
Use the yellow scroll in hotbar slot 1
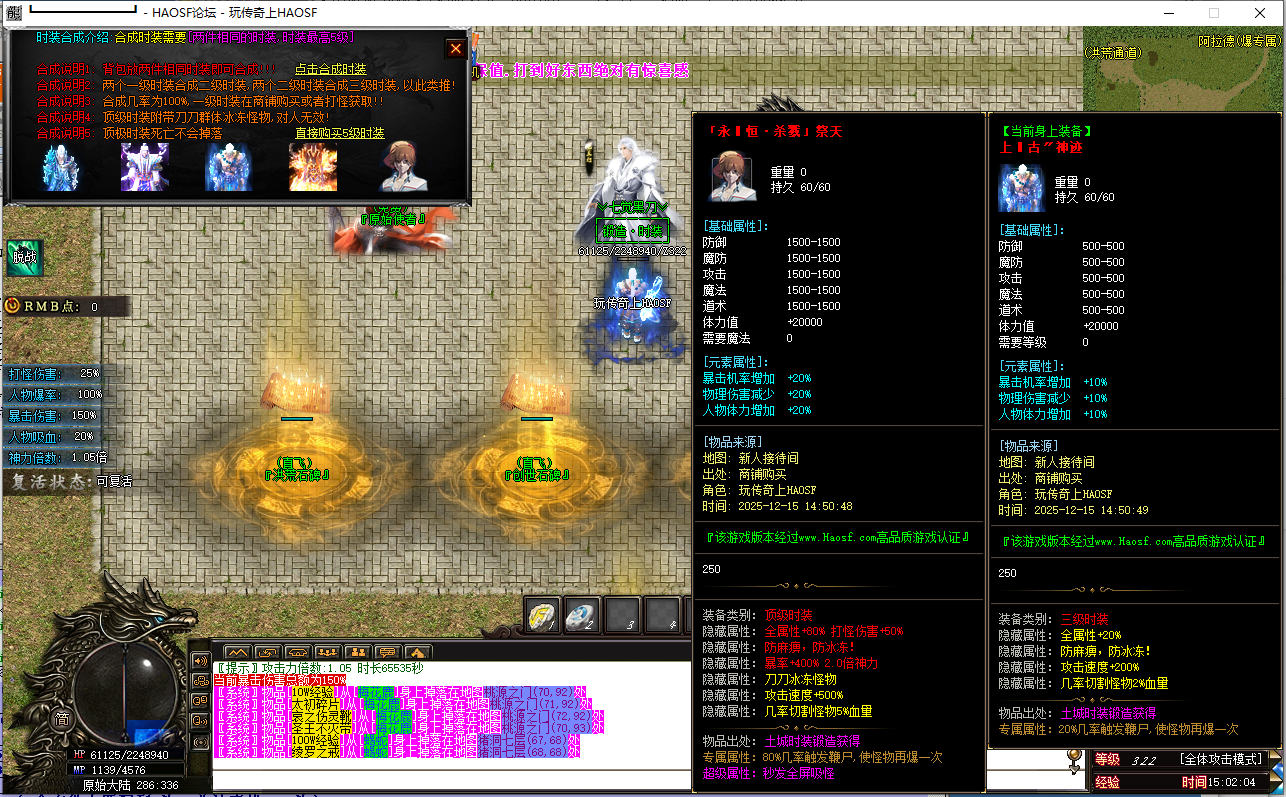(543, 616)
